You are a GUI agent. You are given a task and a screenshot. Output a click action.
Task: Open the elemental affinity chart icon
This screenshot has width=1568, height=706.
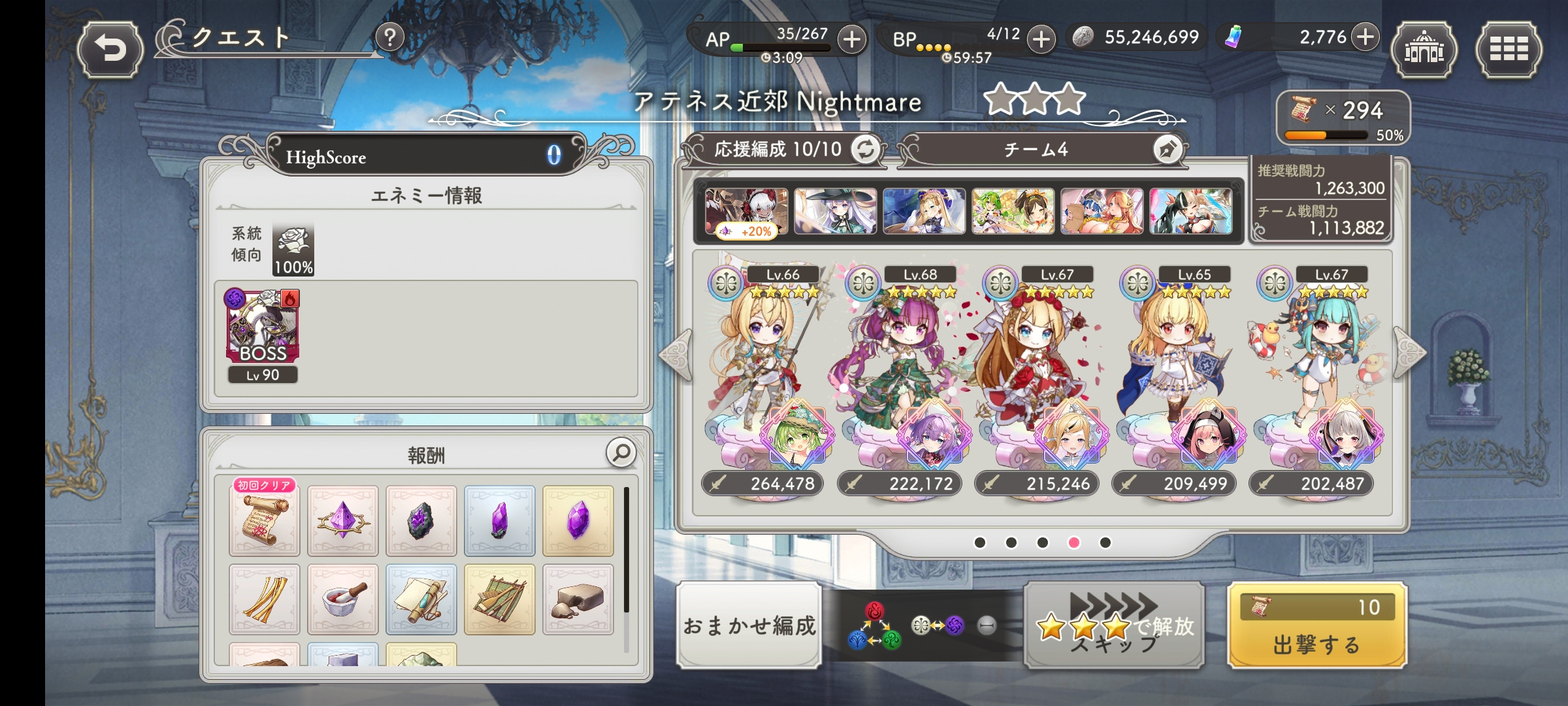874,626
